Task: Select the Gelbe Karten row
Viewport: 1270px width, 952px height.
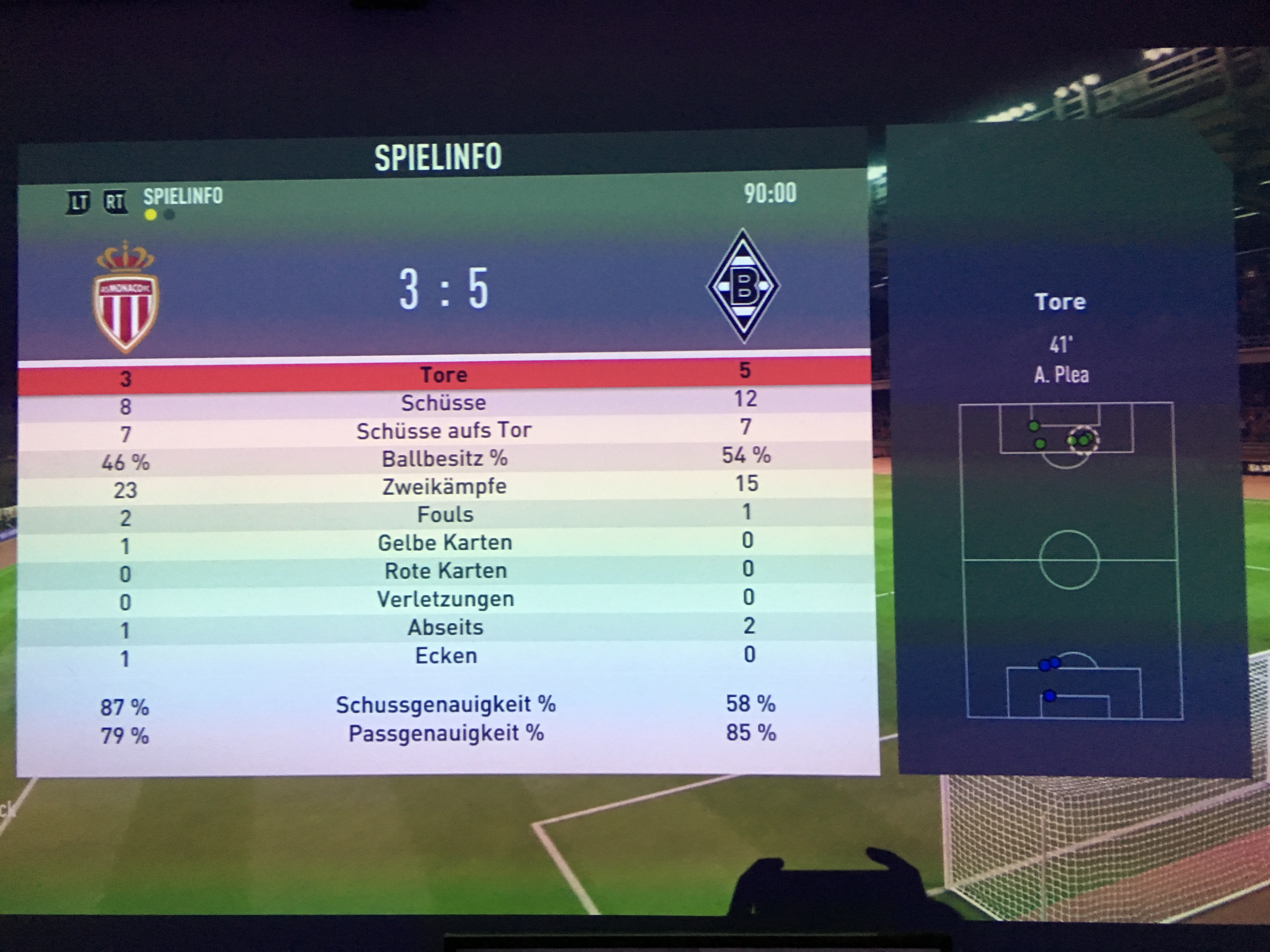Action: coord(445,543)
